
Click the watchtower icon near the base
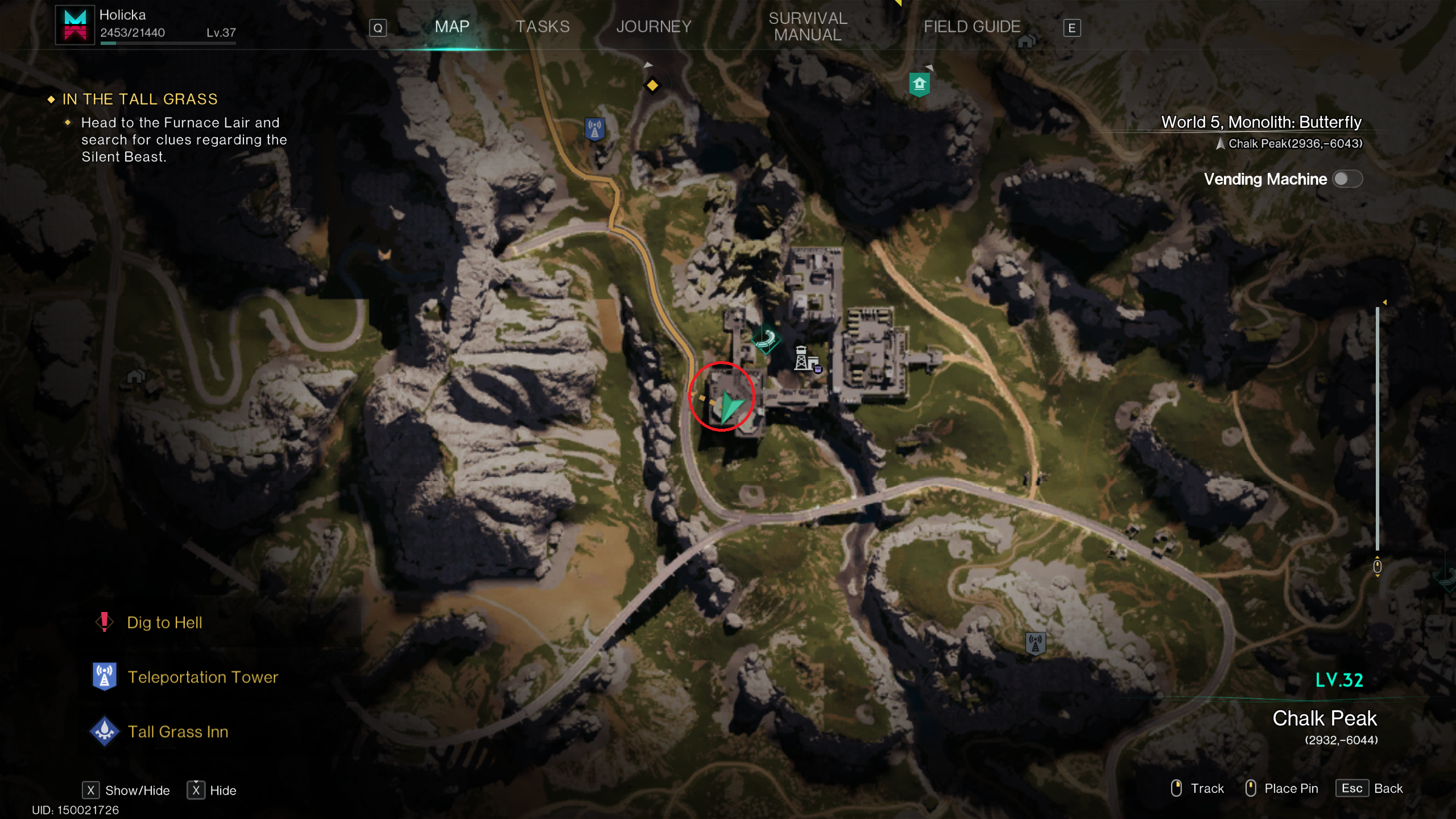804,358
